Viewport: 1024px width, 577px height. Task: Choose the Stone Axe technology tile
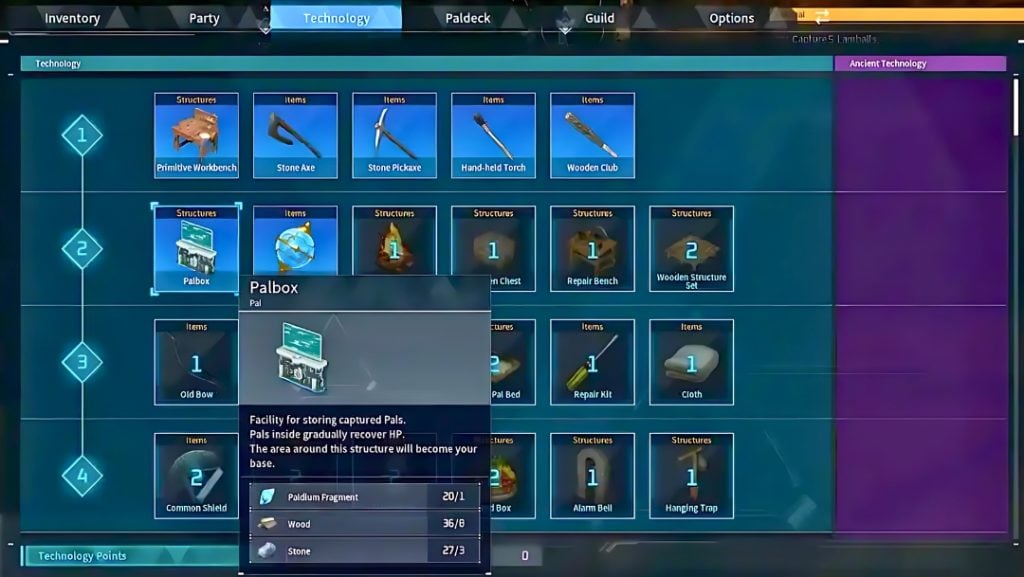click(x=295, y=135)
